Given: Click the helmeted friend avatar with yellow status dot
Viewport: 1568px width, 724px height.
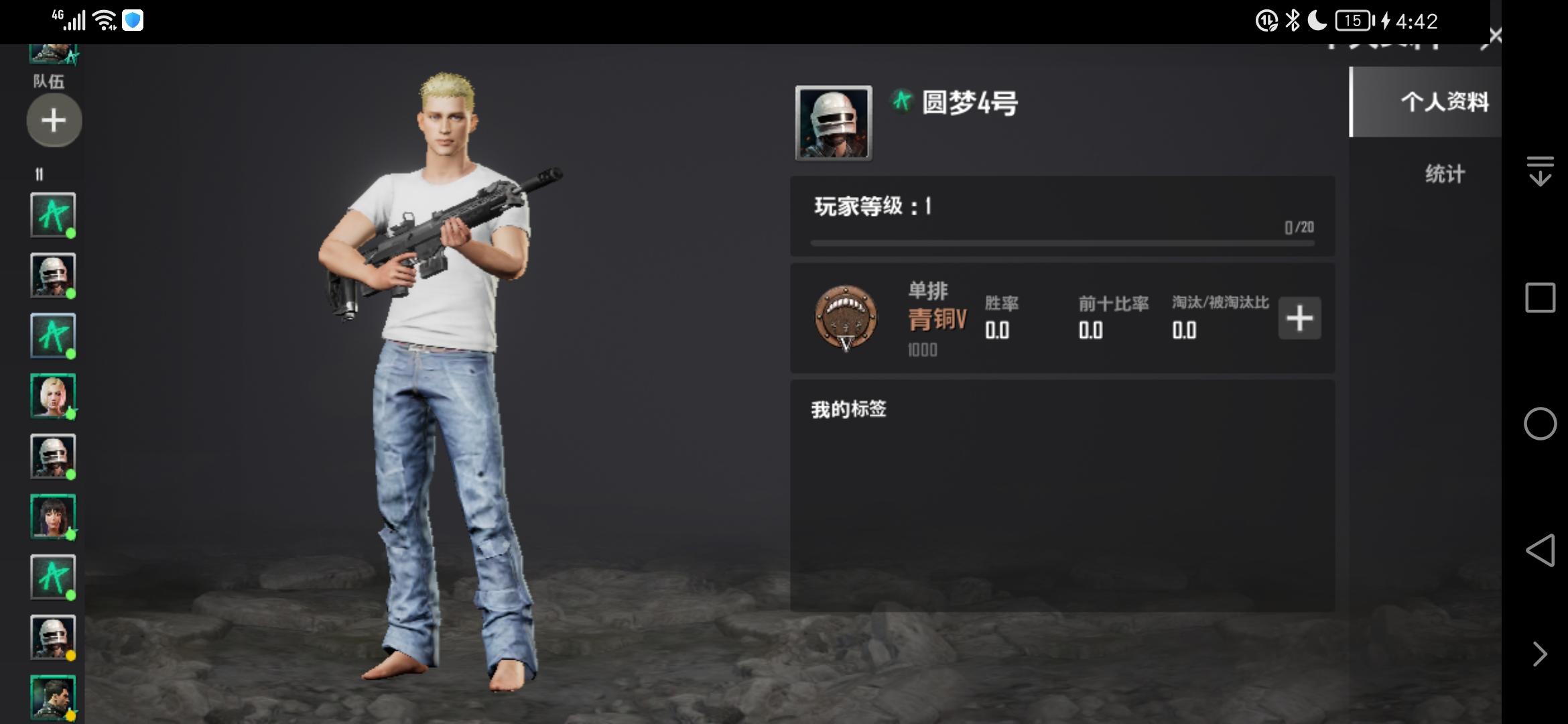Looking at the screenshot, I should [x=53, y=638].
